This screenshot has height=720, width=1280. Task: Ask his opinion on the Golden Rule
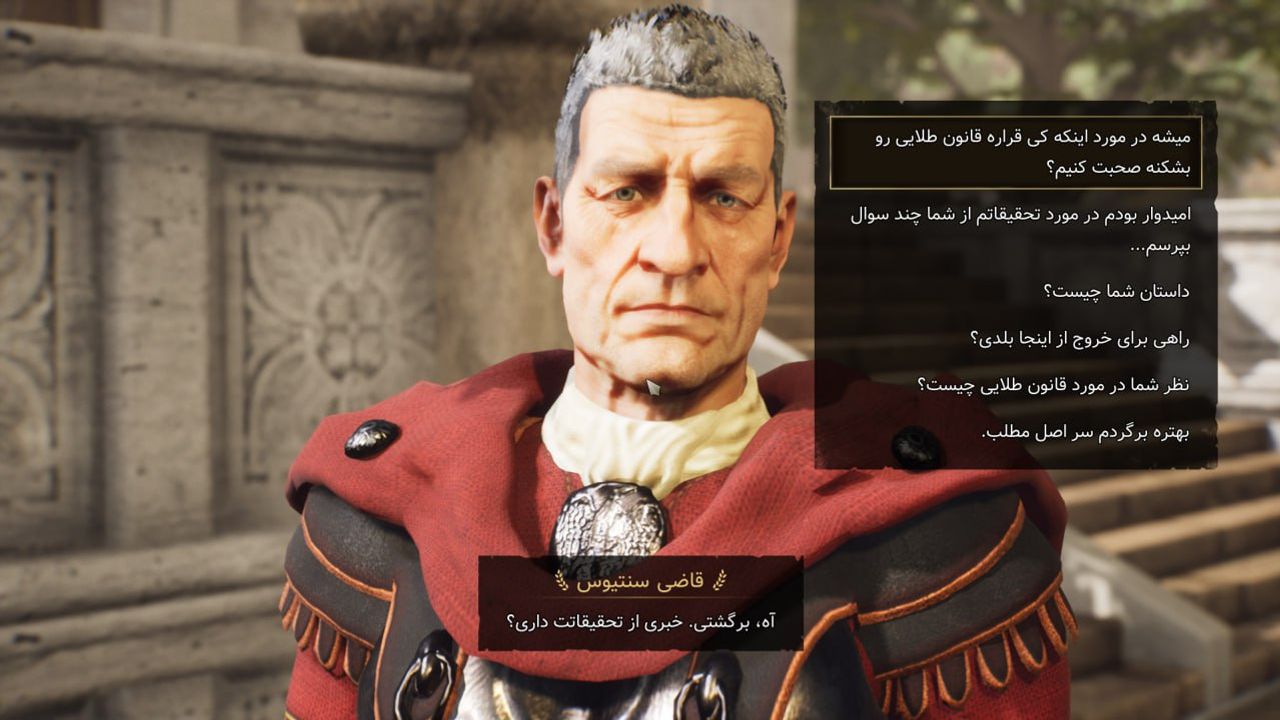click(1053, 385)
